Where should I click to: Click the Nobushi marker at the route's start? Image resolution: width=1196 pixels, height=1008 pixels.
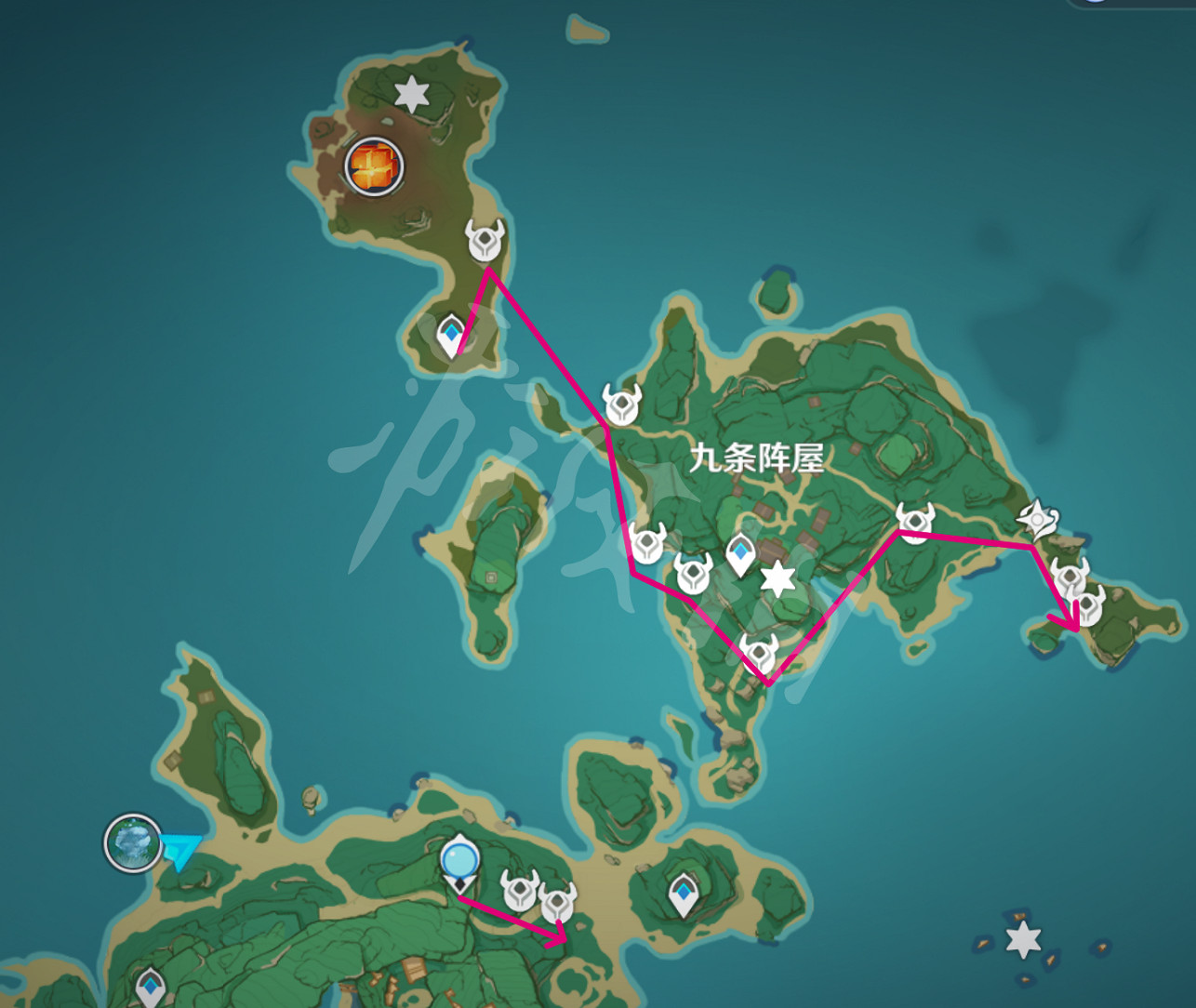(485, 240)
